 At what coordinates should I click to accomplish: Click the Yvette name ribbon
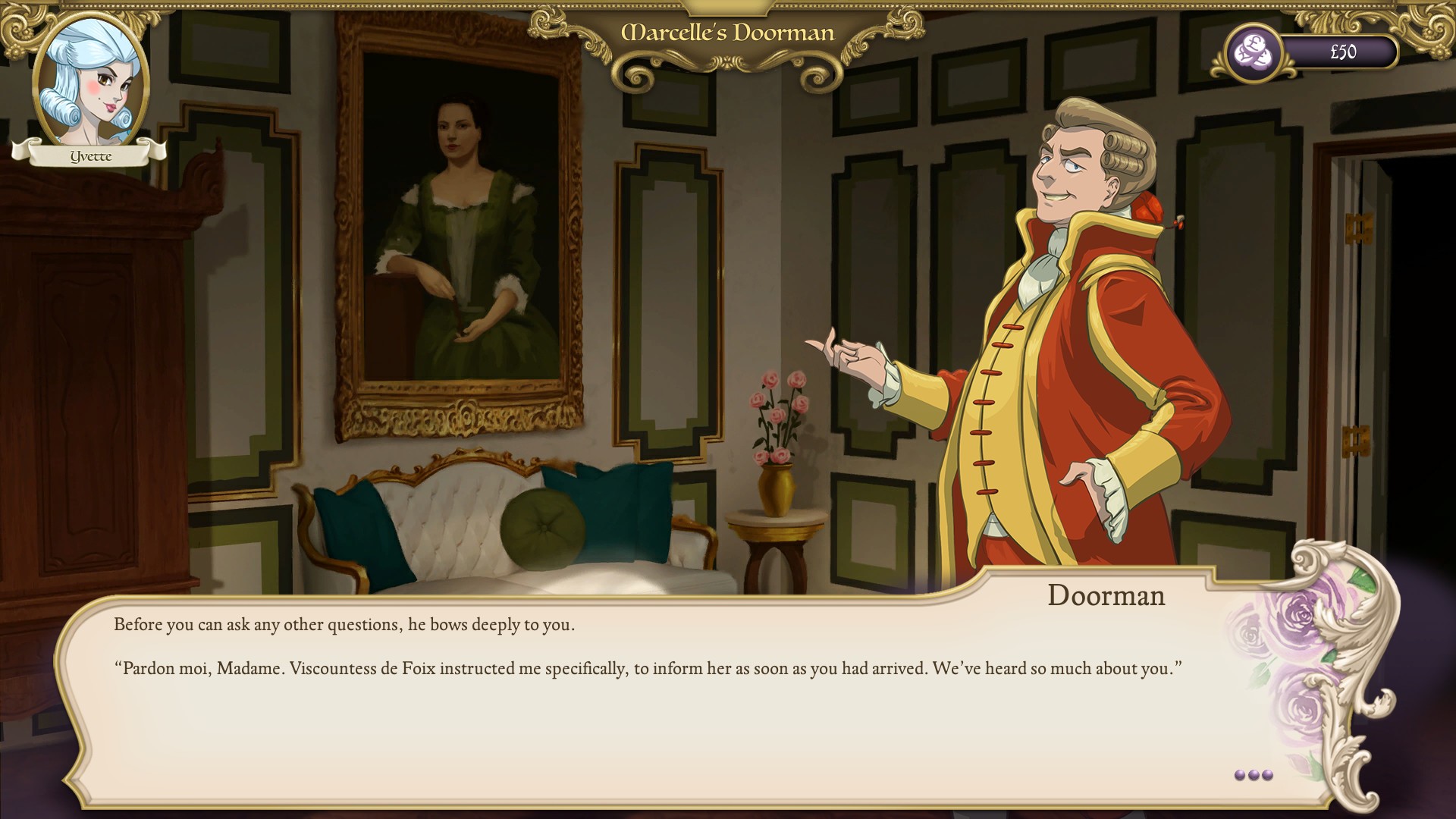tap(91, 155)
